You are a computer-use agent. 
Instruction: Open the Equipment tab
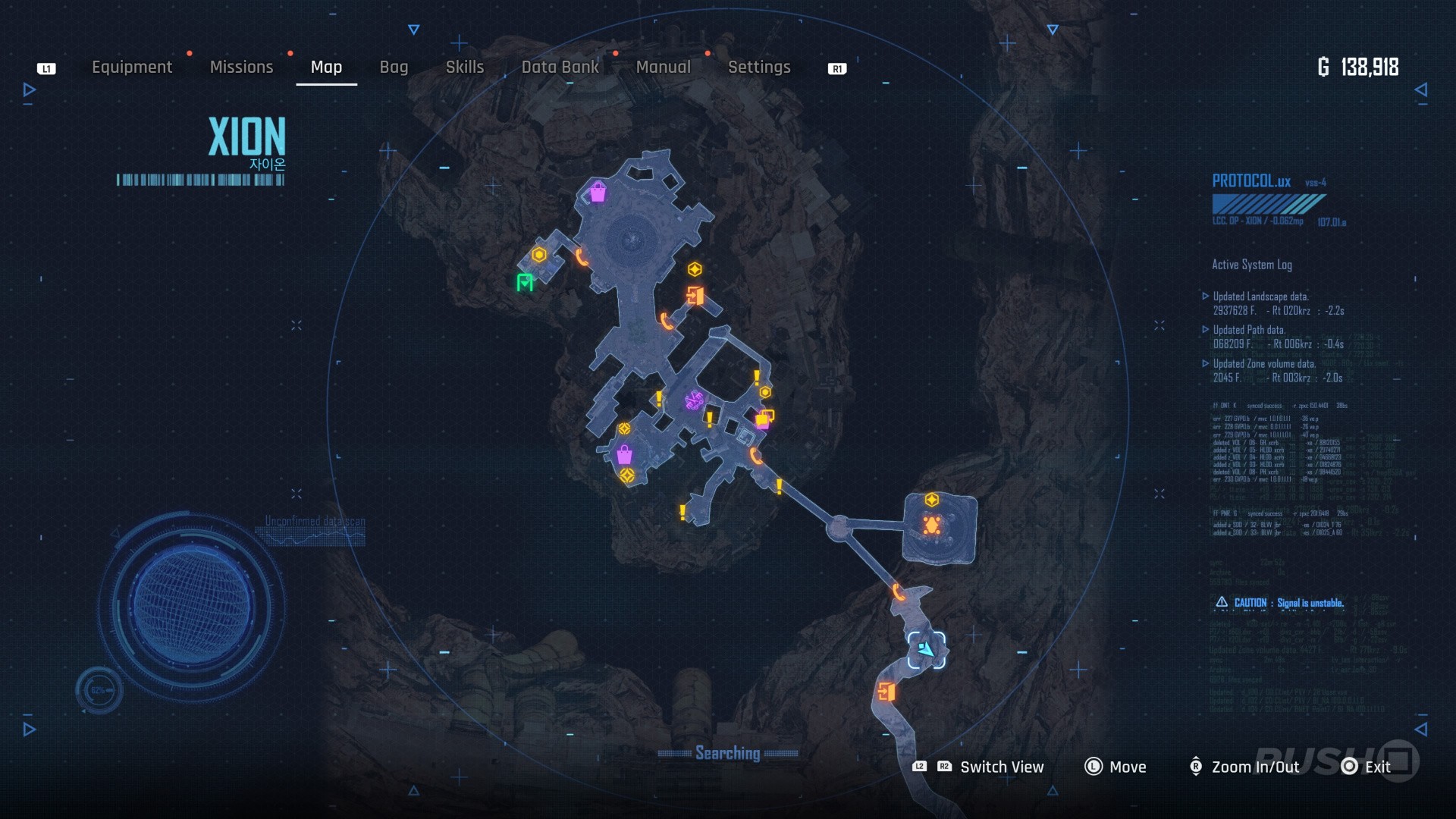pos(132,67)
